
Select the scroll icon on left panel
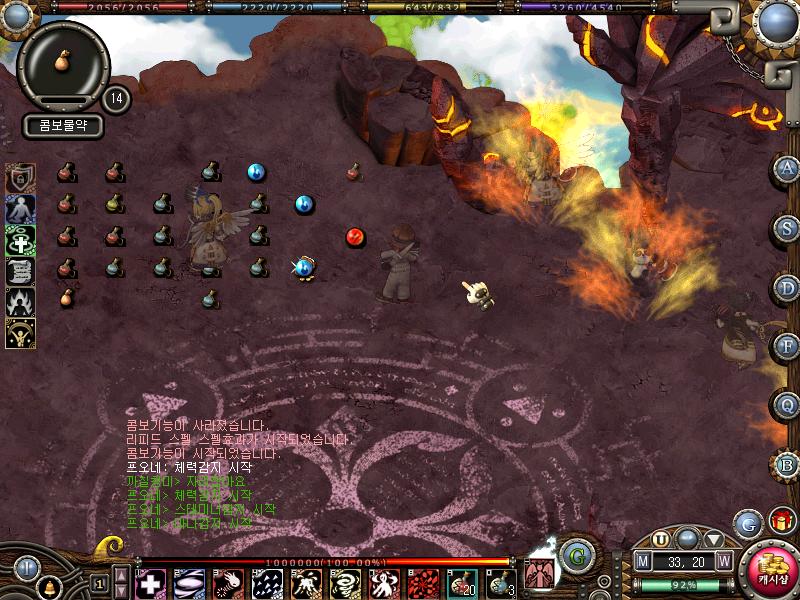(20, 271)
